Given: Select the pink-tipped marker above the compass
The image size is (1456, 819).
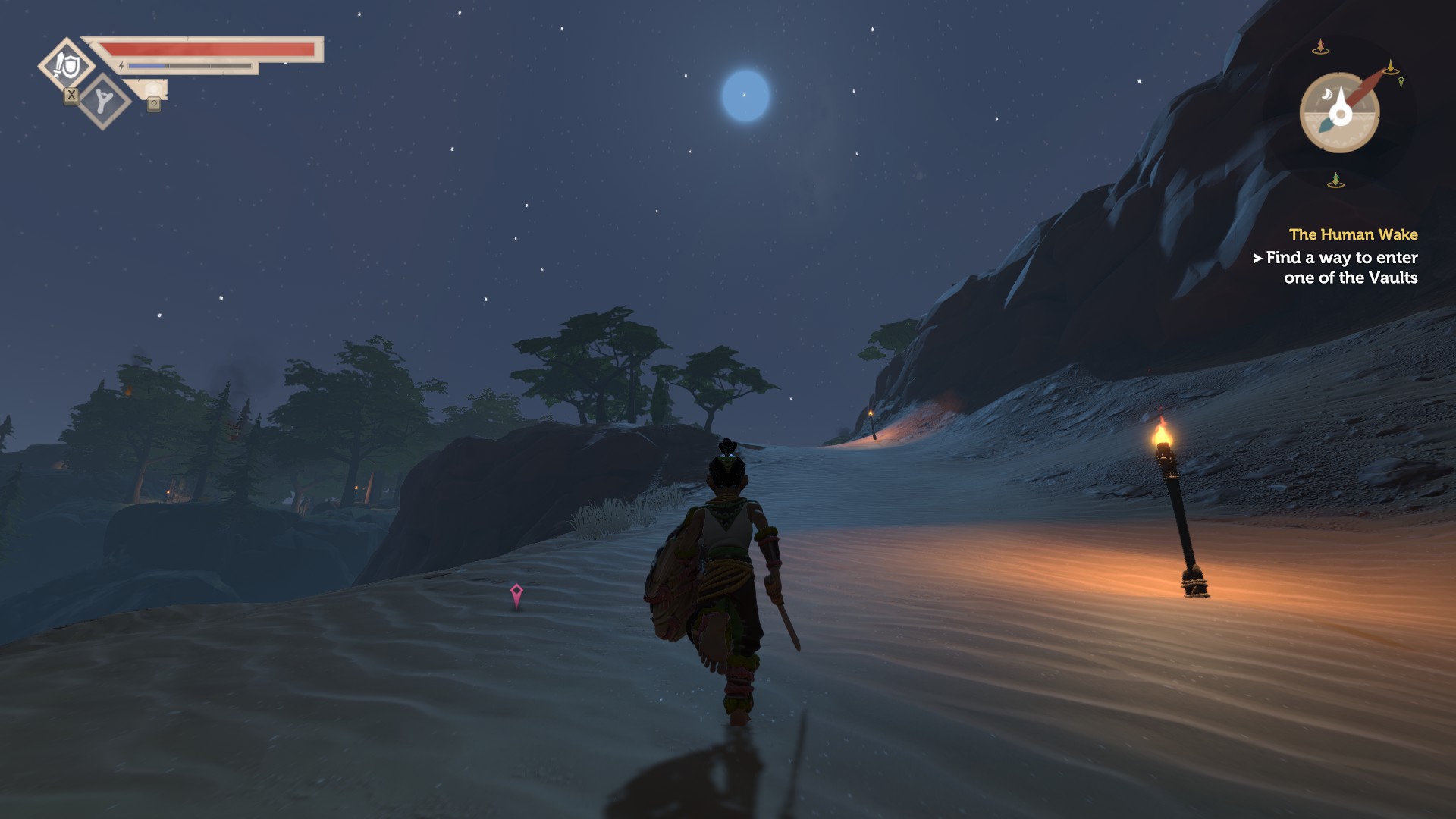Looking at the screenshot, I should (1320, 47).
